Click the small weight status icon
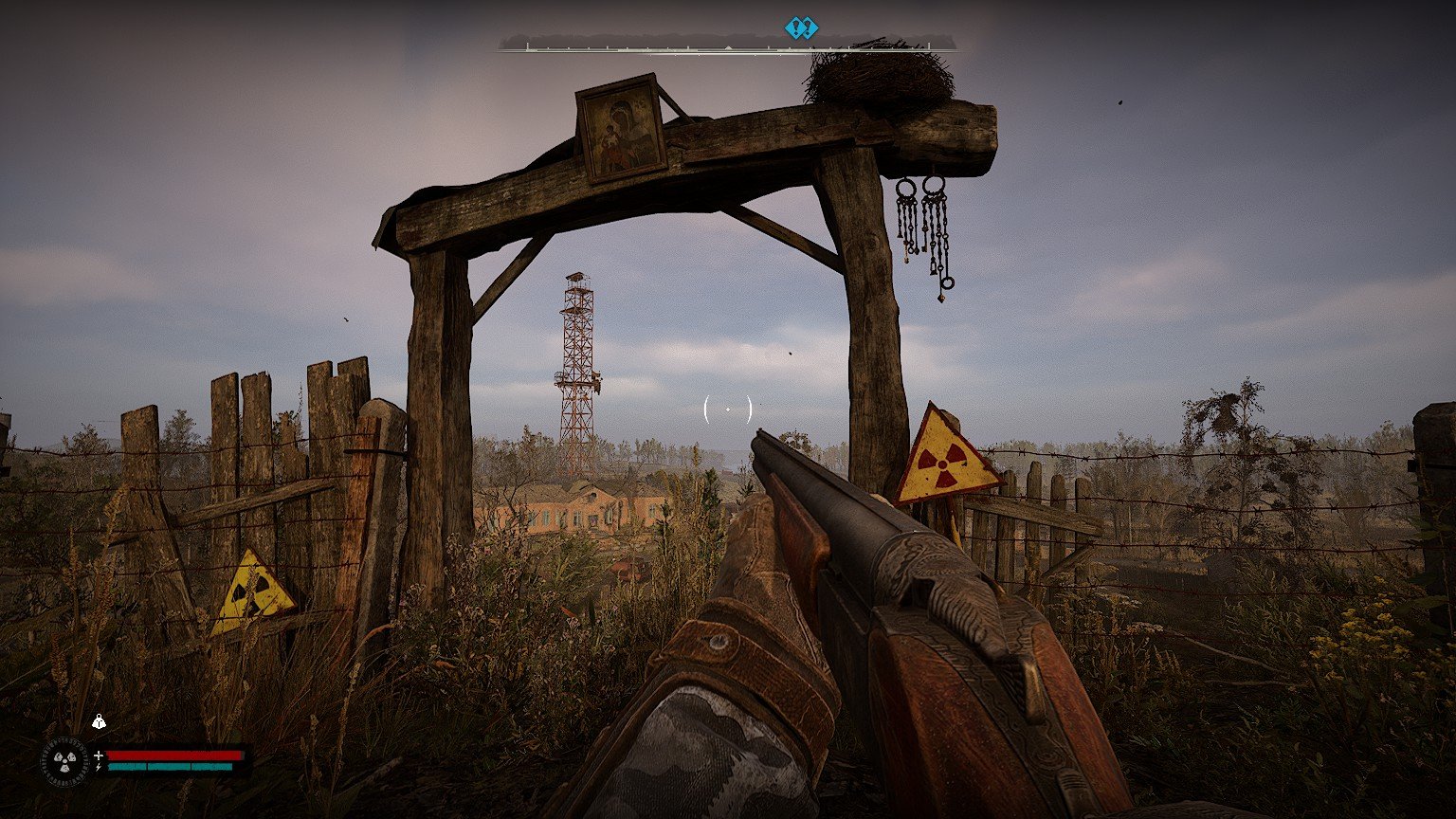This screenshot has height=819, width=1456. coord(99,722)
